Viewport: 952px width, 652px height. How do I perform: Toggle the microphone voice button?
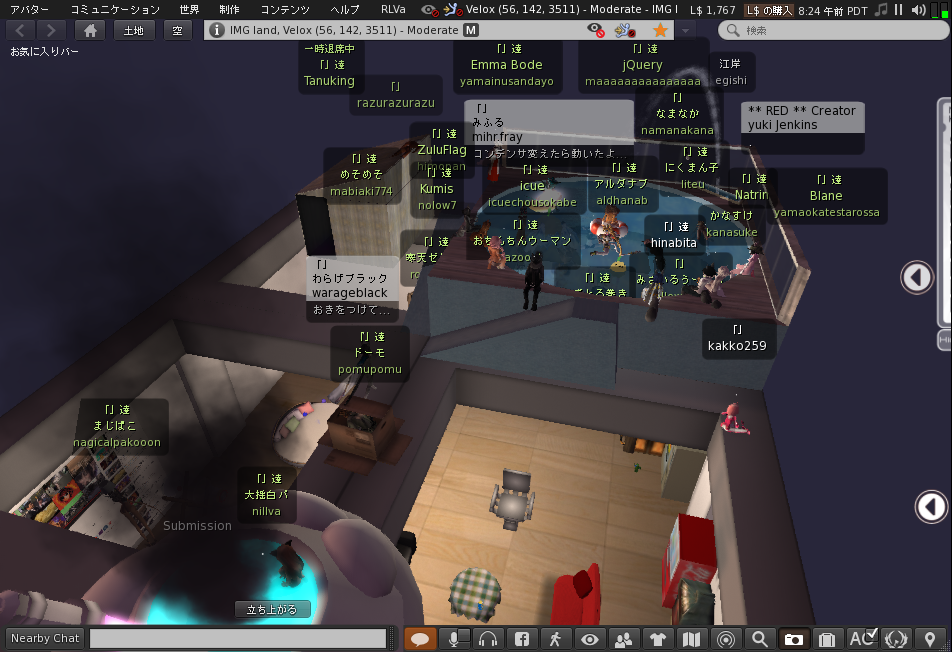point(454,638)
